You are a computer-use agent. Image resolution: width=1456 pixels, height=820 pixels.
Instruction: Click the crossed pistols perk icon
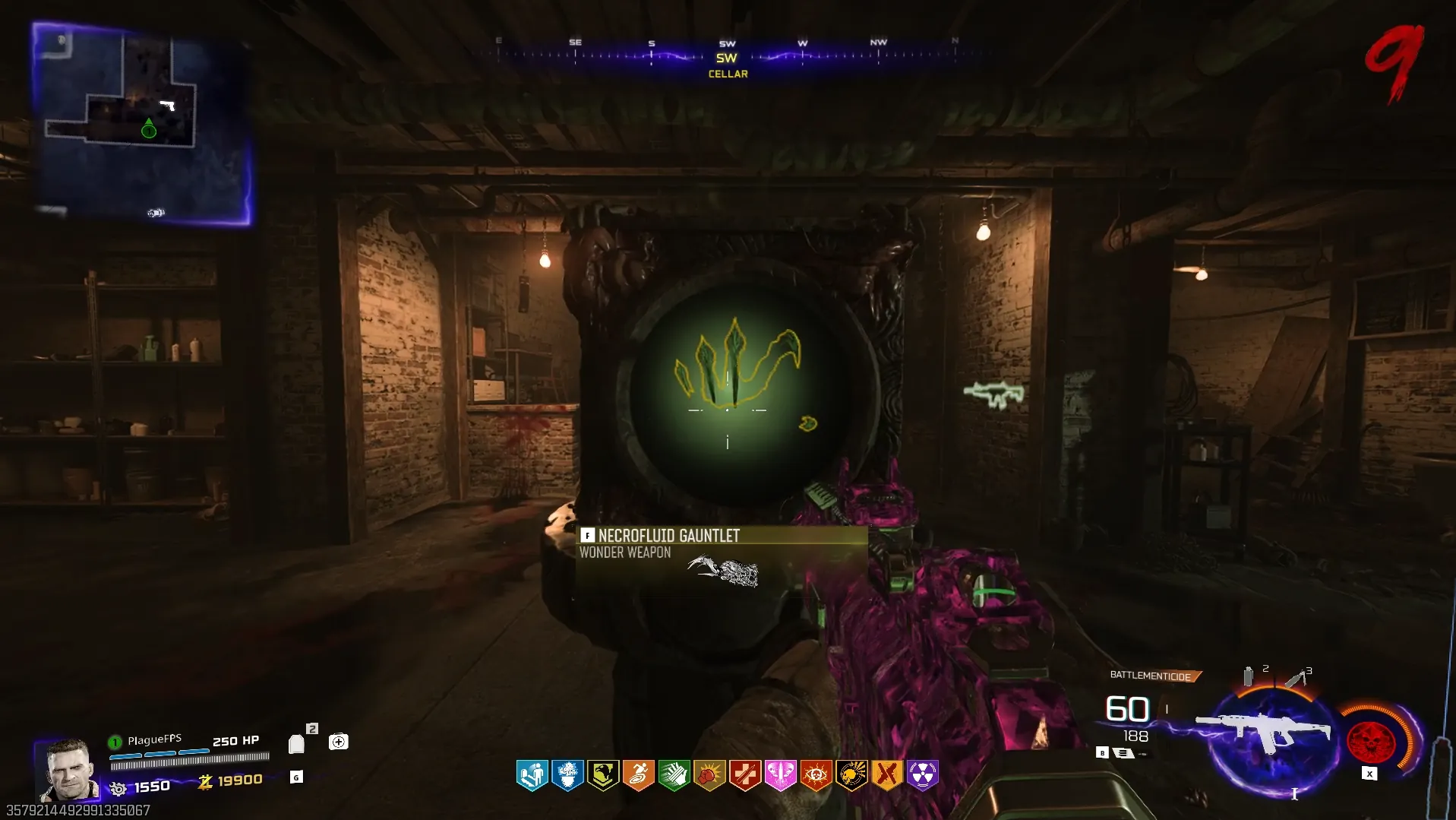[886, 775]
